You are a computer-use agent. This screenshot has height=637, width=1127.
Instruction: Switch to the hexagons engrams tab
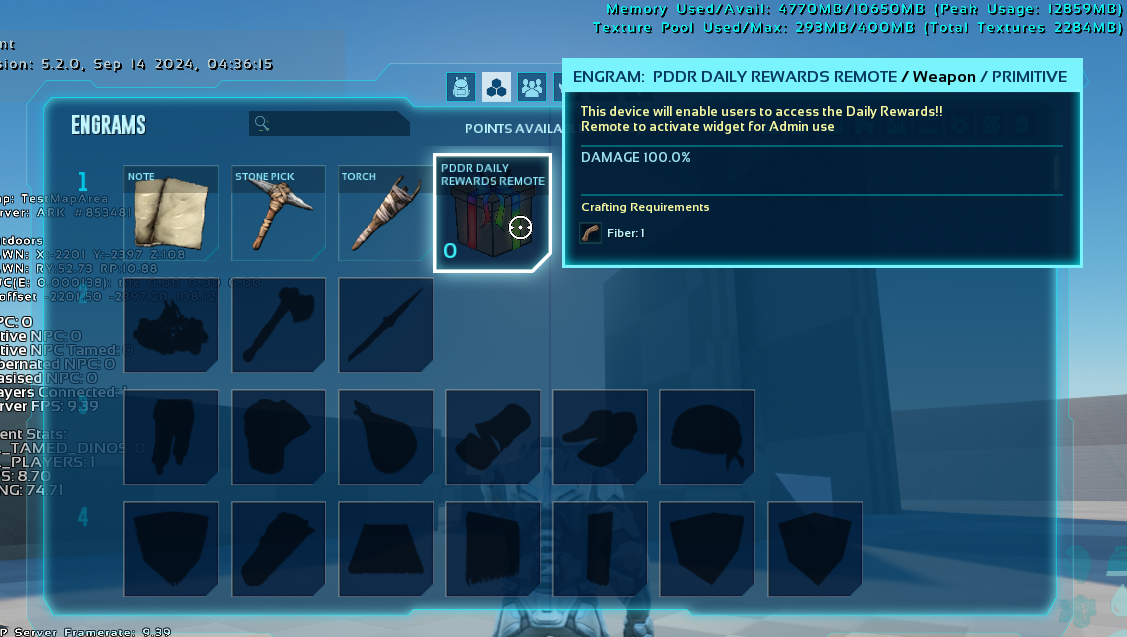point(496,87)
